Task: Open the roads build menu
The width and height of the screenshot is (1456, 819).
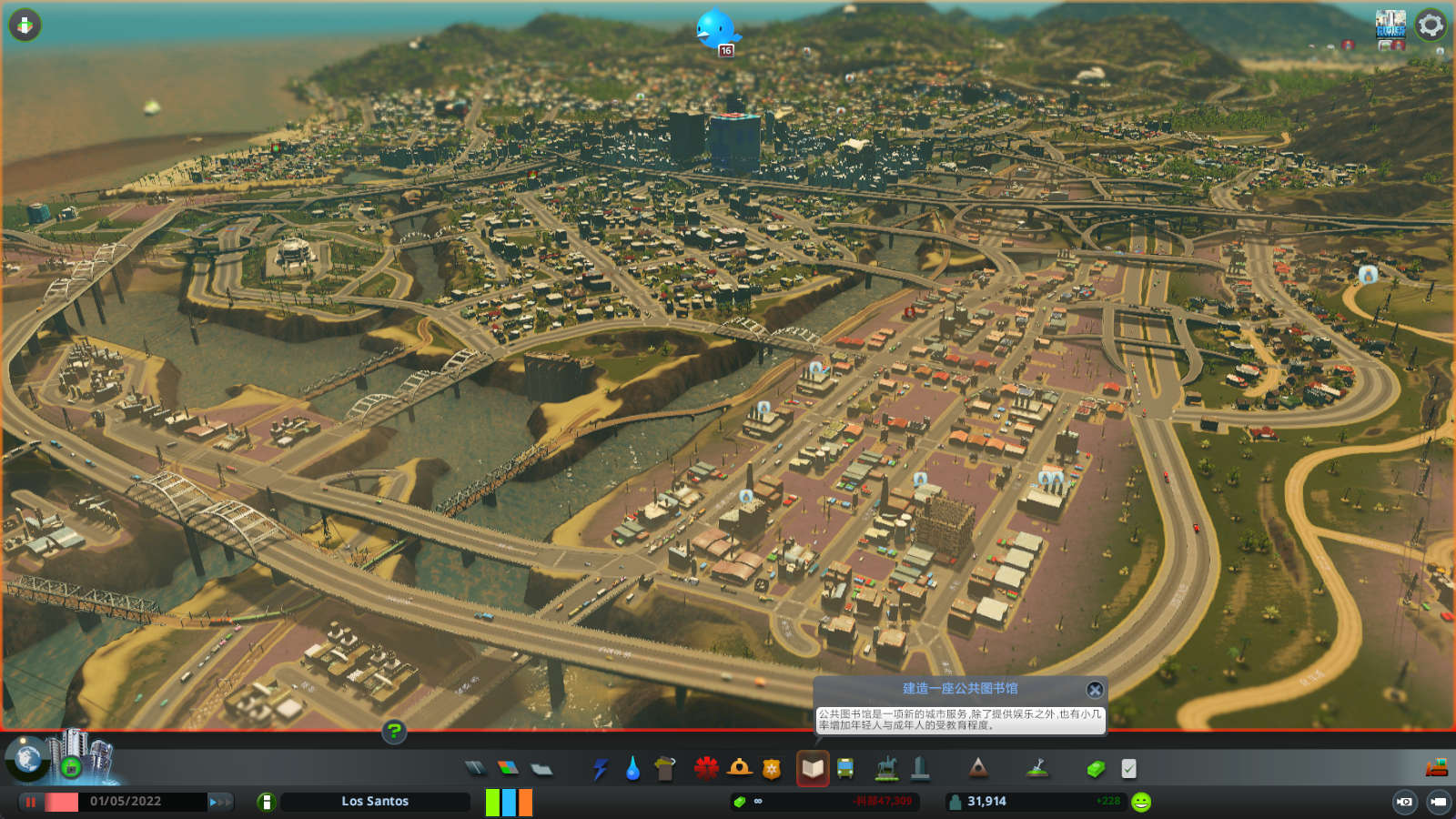Action: [475, 769]
